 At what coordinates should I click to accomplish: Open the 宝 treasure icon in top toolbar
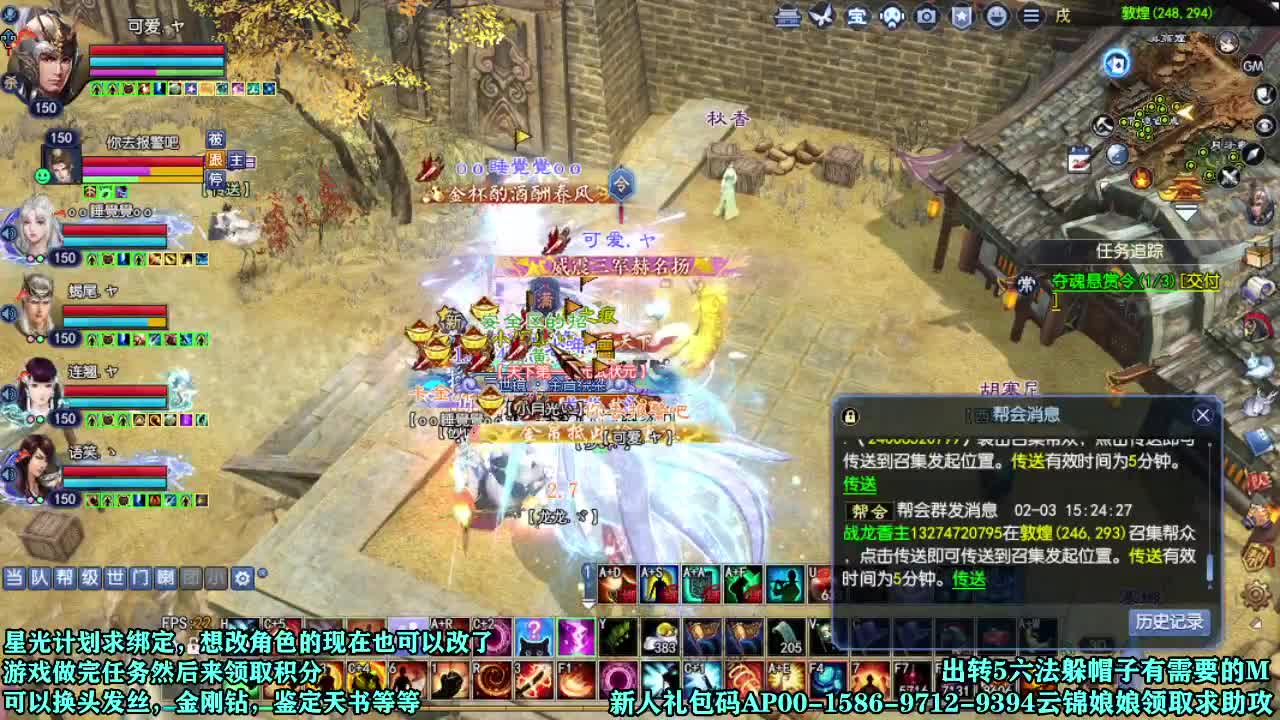(857, 16)
